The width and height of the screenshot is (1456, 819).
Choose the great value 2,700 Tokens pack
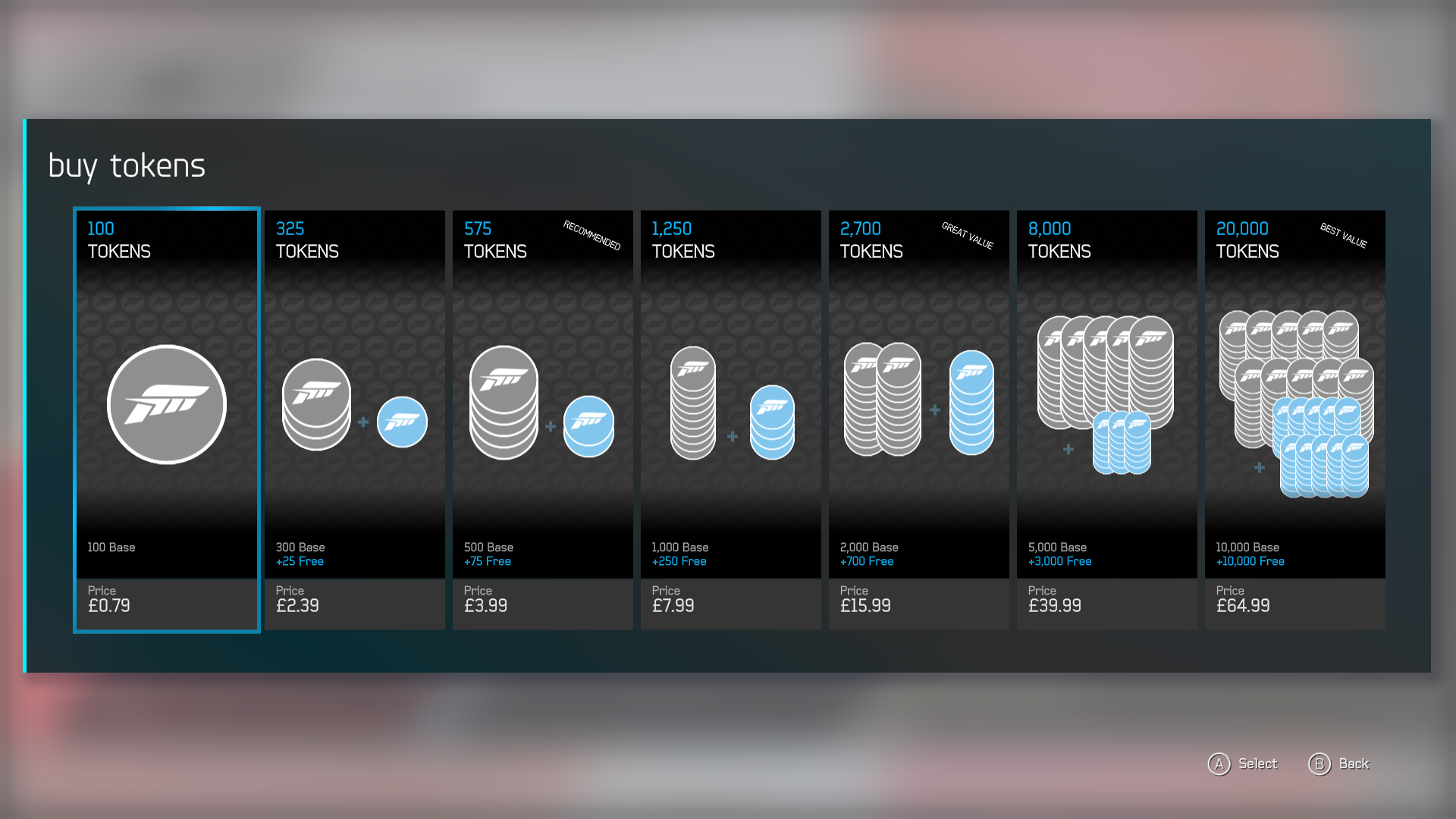click(x=918, y=419)
